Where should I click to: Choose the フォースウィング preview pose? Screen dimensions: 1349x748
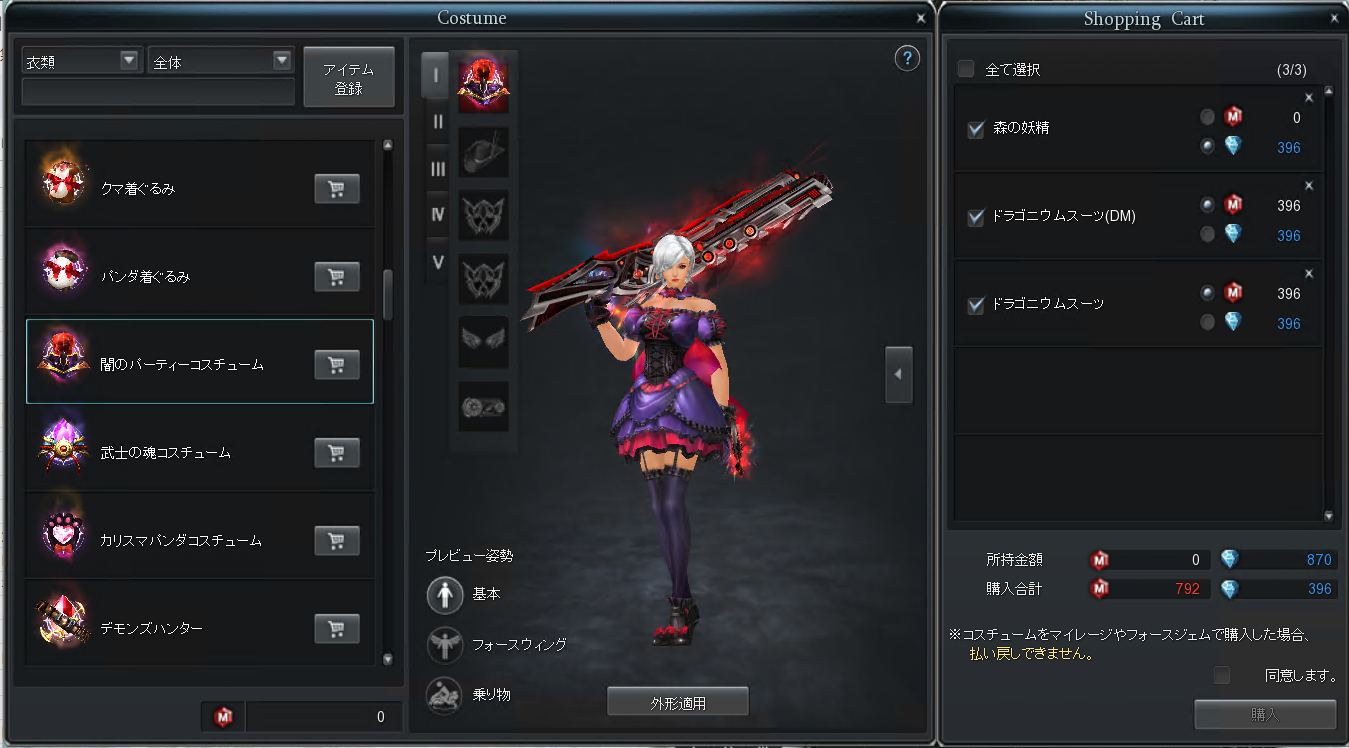[445, 645]
